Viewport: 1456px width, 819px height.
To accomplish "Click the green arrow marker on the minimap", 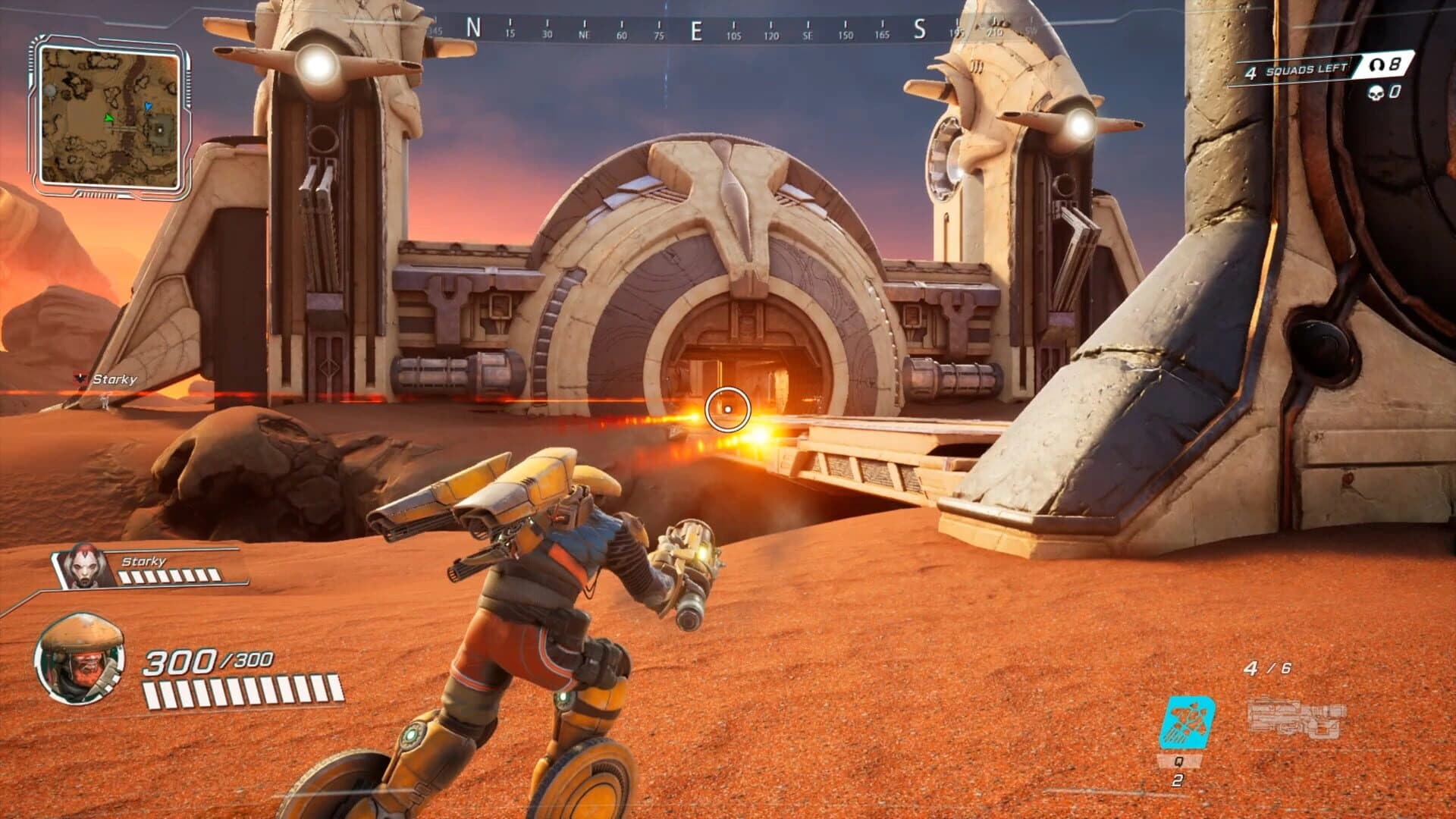I will 108,118.
